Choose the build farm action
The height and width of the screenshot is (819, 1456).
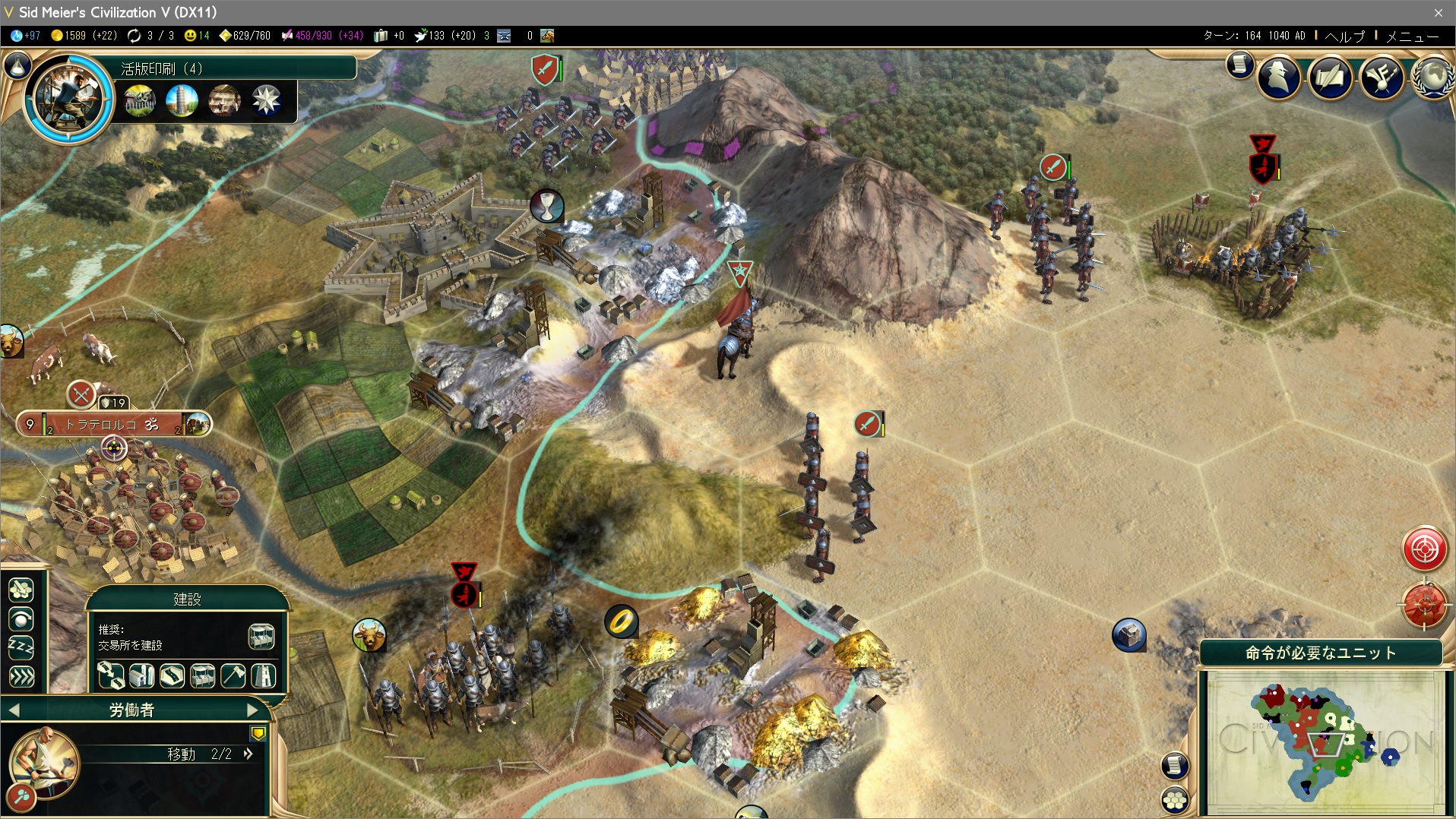click(x=141, y=675)
